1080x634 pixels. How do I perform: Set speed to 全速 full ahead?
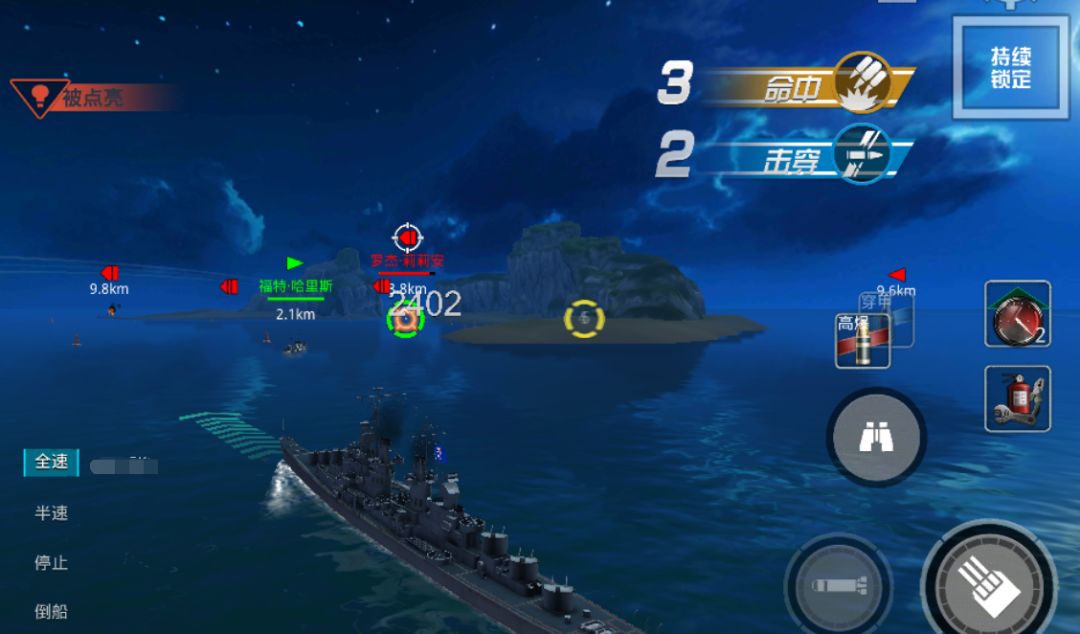click(x=52, y=462)
